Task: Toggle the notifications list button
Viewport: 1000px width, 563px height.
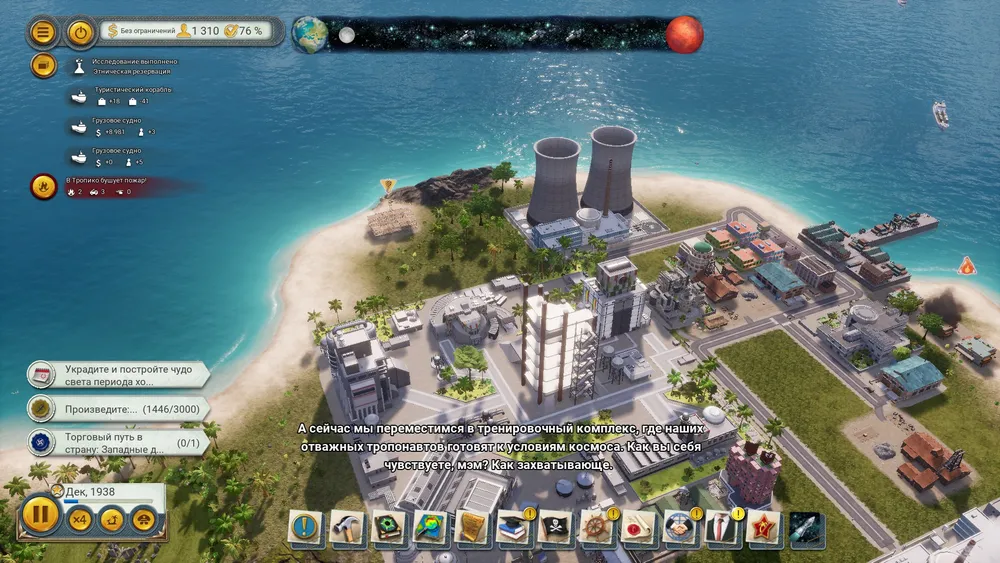Action: [x=43, y=66]
